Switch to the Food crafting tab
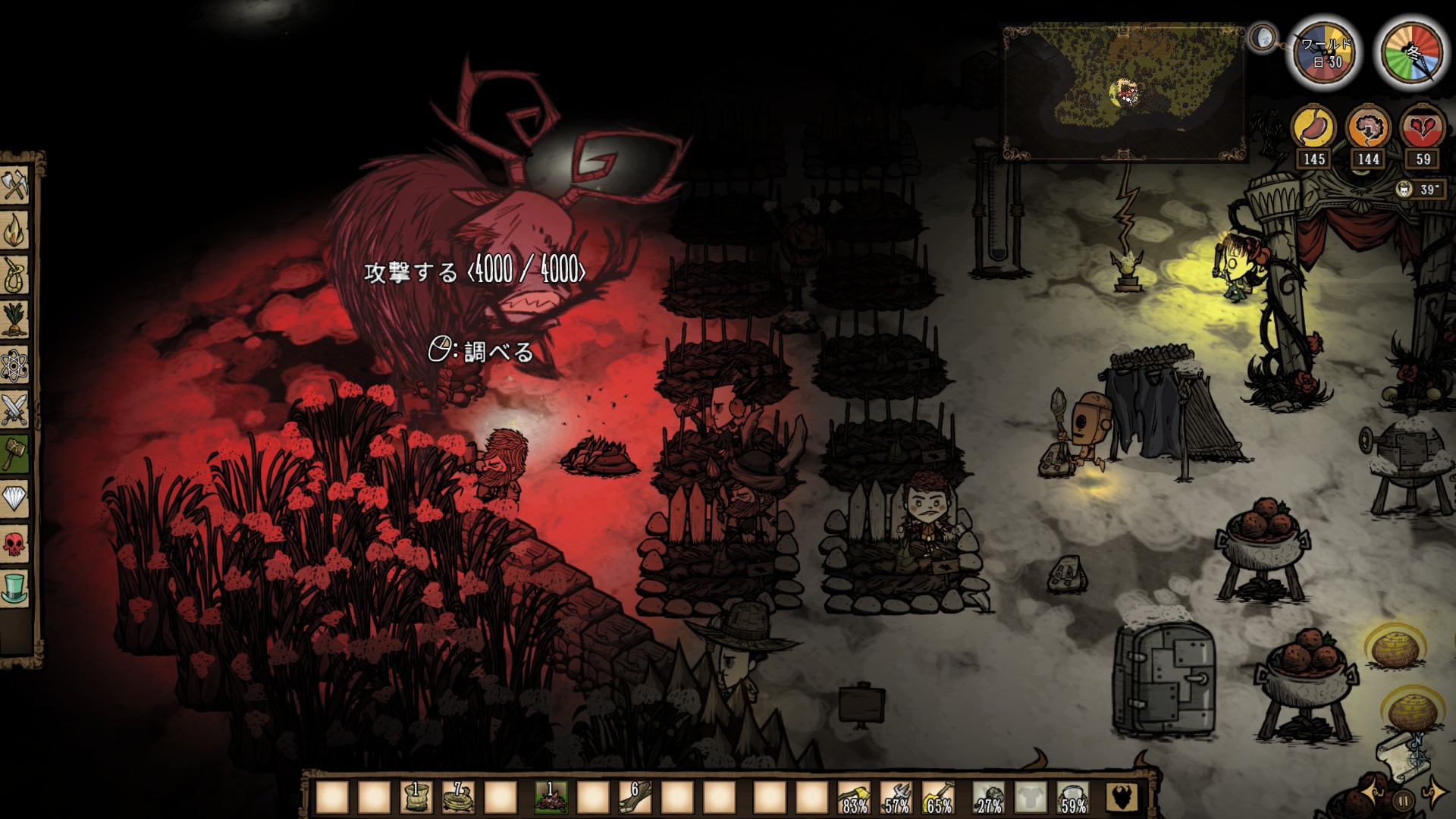This screenshot has width=1456, height=819. pyautogui.click(x=15, y=318)
